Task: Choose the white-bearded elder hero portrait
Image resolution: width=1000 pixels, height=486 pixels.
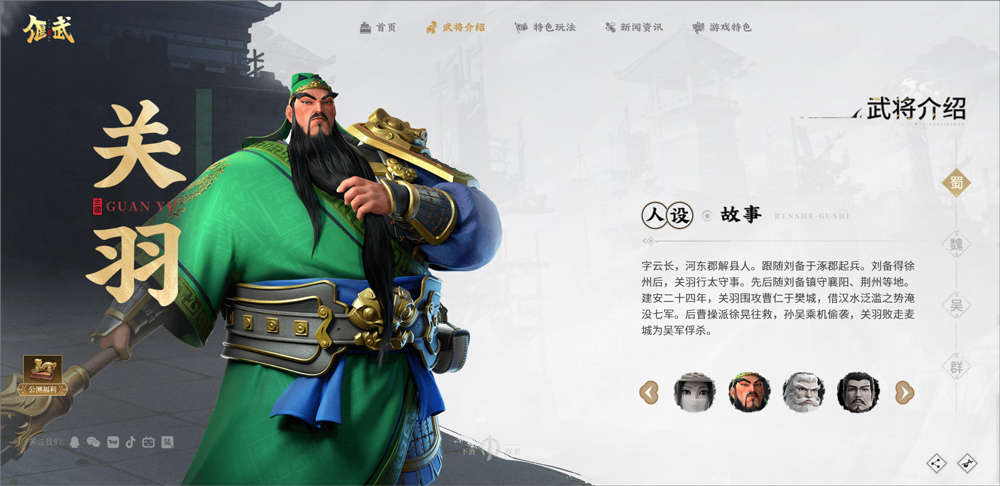Action: pyautogui.click(x=803, y=392)
